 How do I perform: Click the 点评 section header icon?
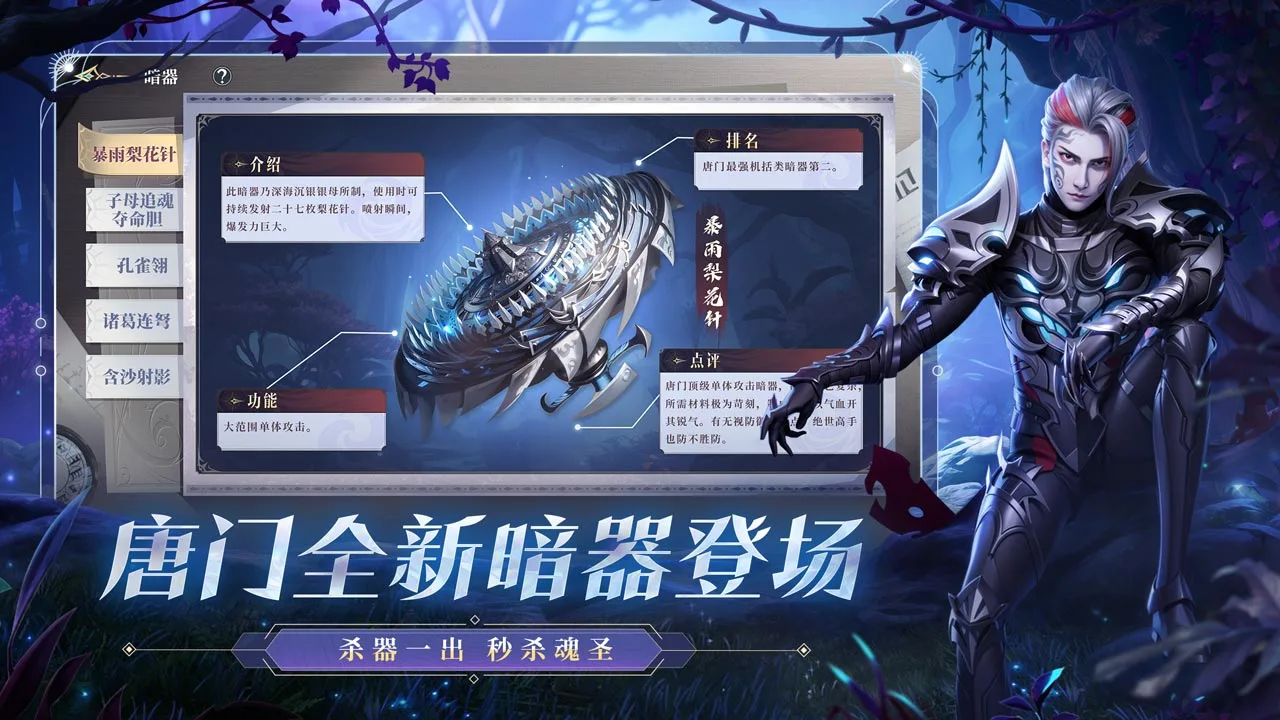pos(677,359)
